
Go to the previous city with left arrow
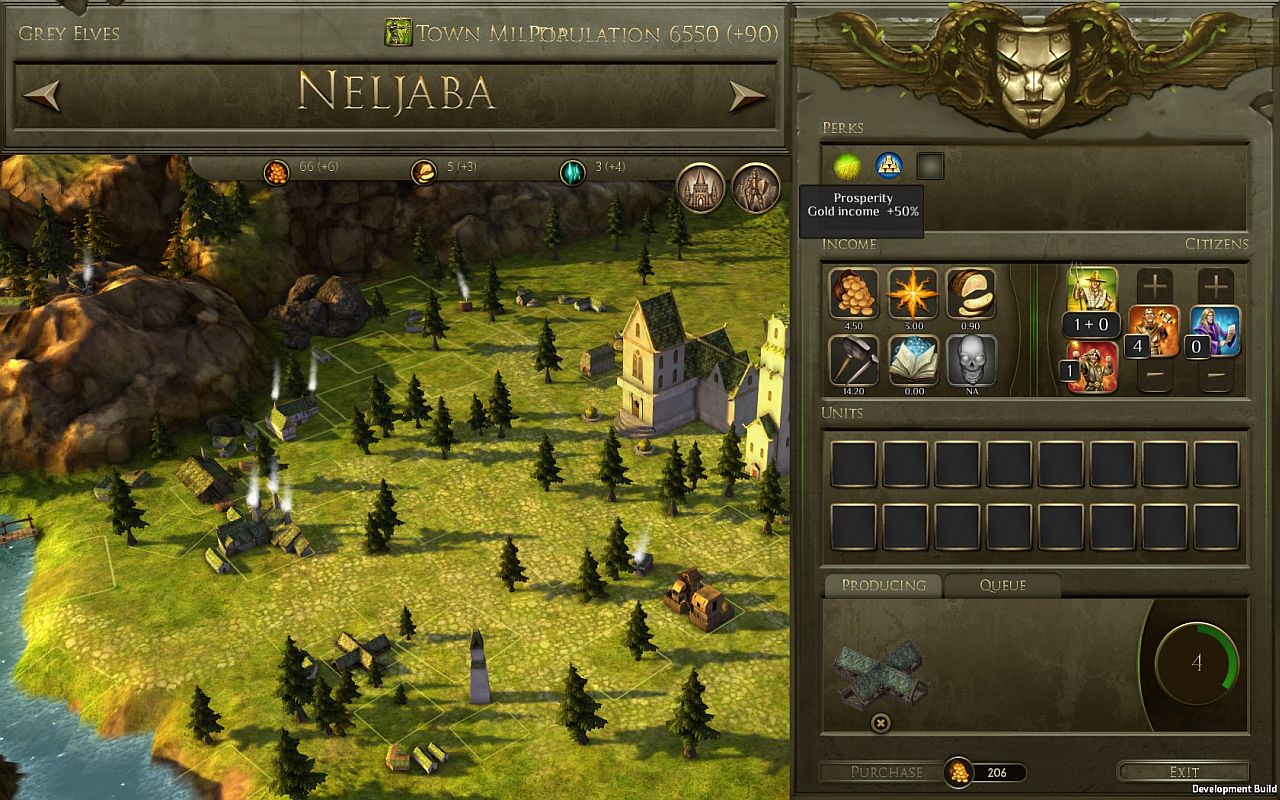42,95
